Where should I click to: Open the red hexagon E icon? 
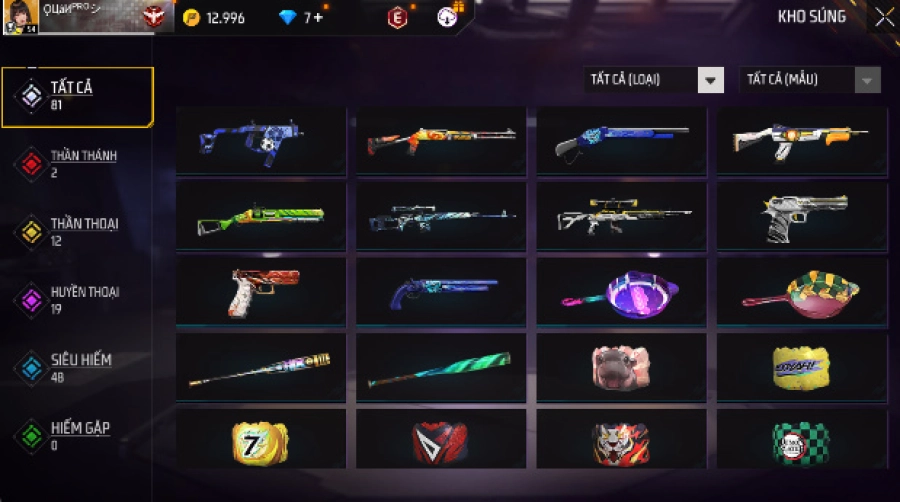(x=398, y=18)
